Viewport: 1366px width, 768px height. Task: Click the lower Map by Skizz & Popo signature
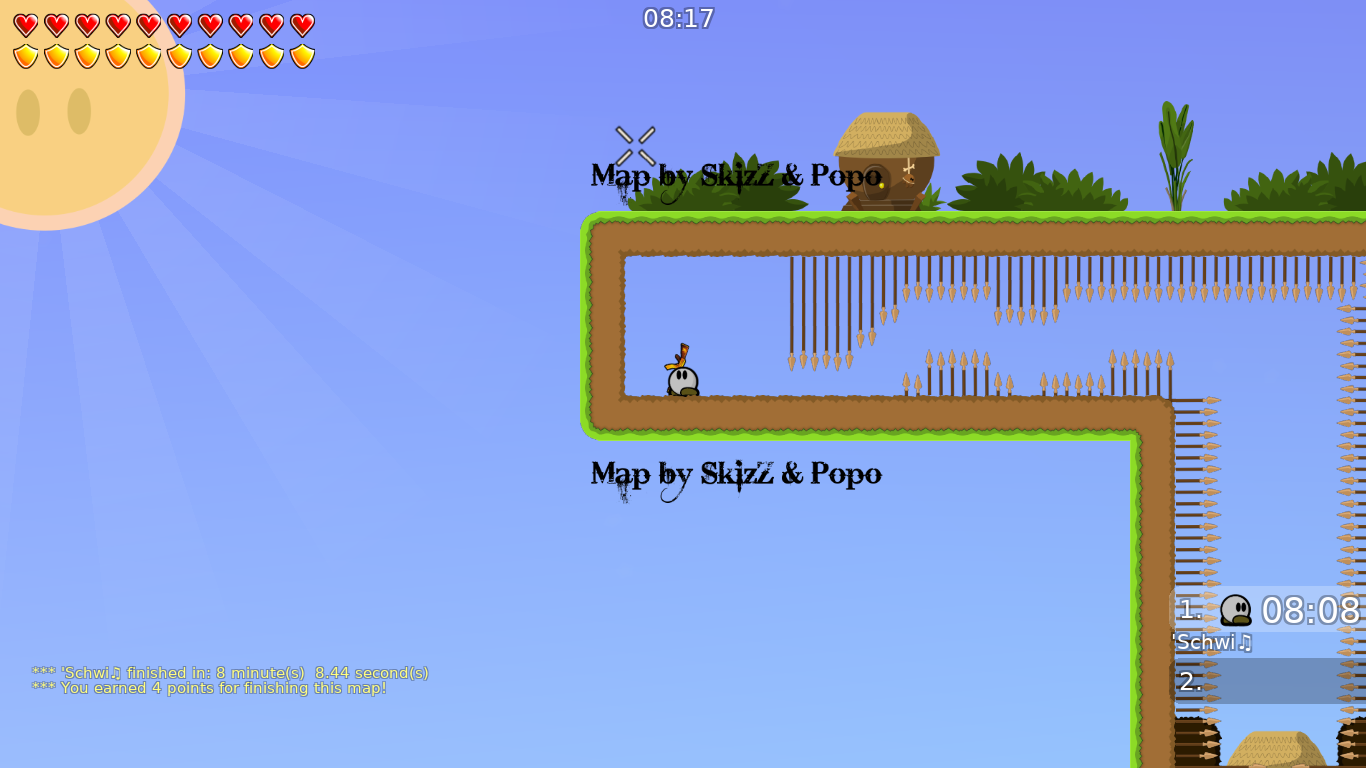pyautogui.click(x=735, y=474)
